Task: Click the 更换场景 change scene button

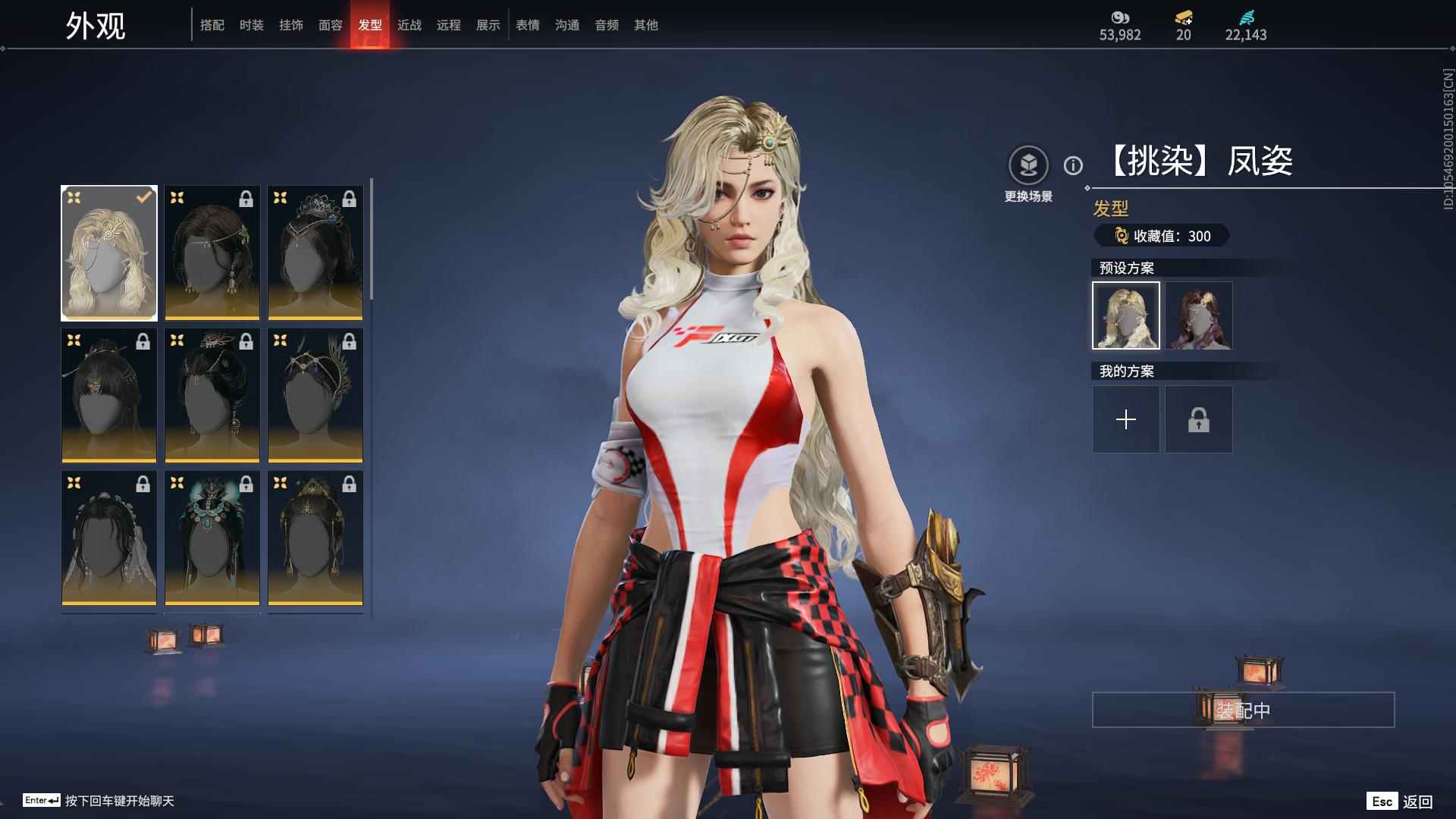Action: click(1028, 174)
